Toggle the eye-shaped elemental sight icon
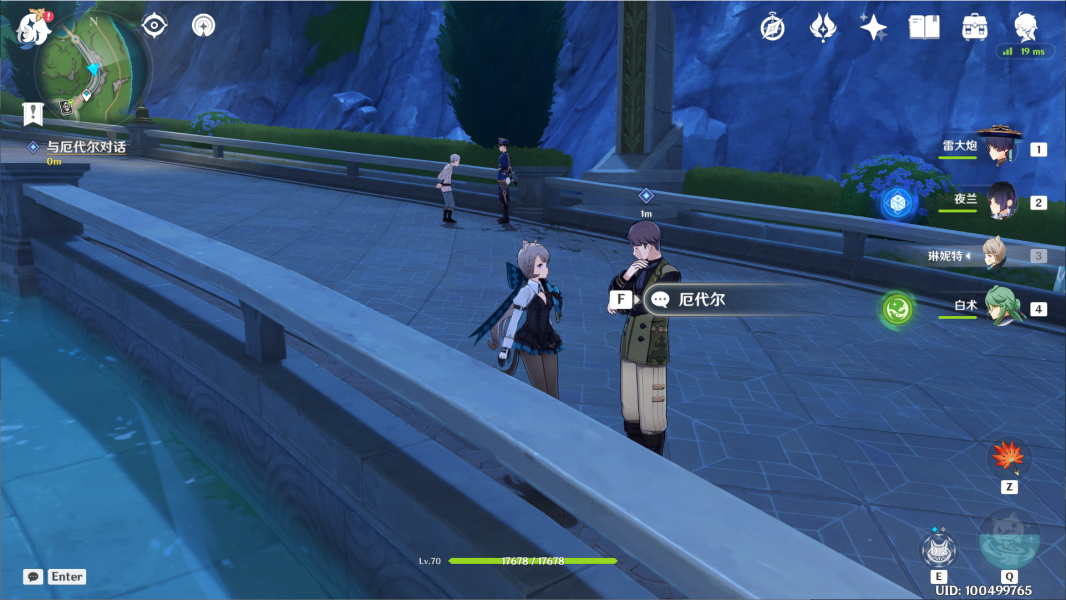1066x600 pixels. (x=154, y=25)
